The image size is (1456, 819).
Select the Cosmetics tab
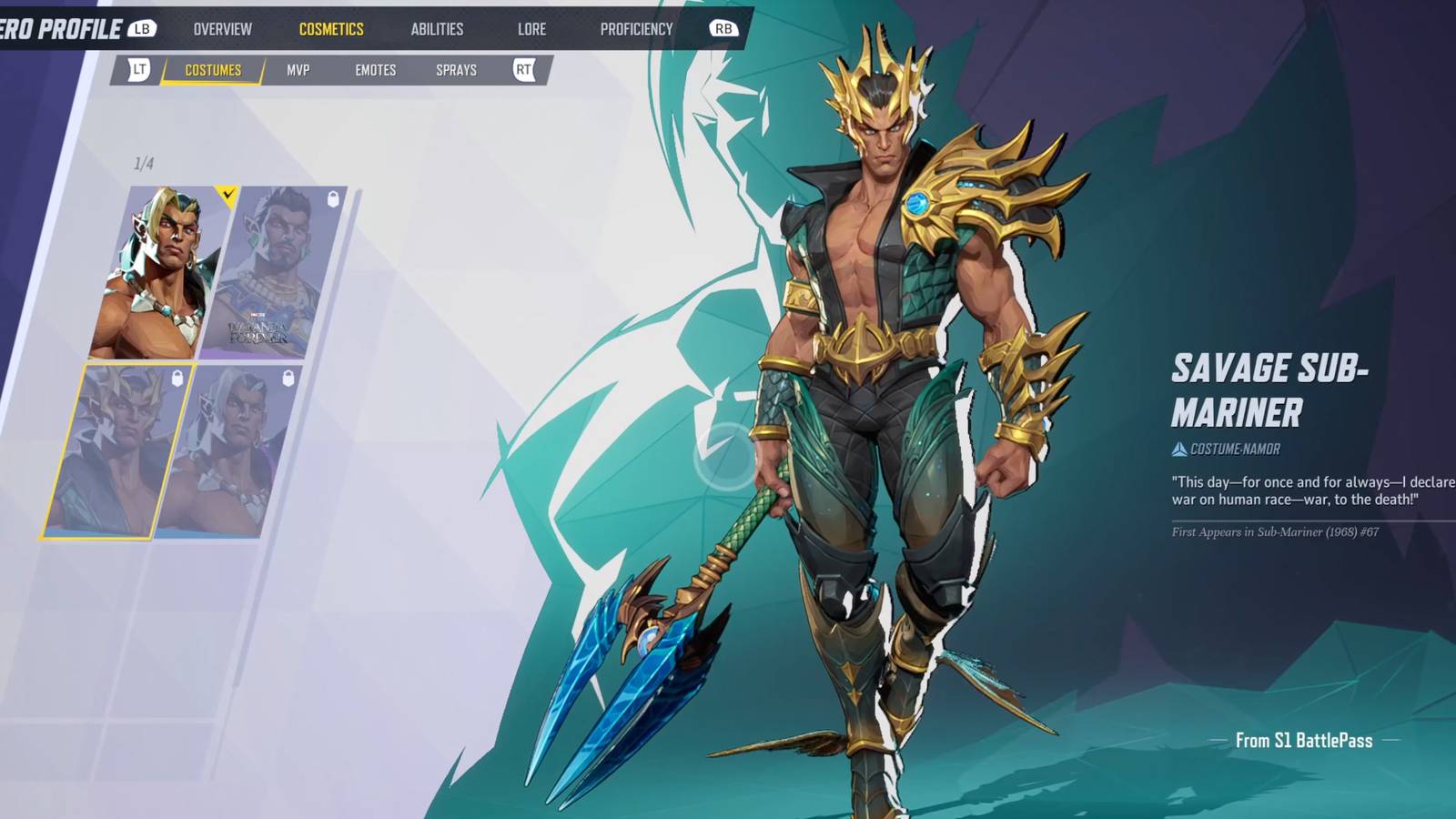point(331,29)
